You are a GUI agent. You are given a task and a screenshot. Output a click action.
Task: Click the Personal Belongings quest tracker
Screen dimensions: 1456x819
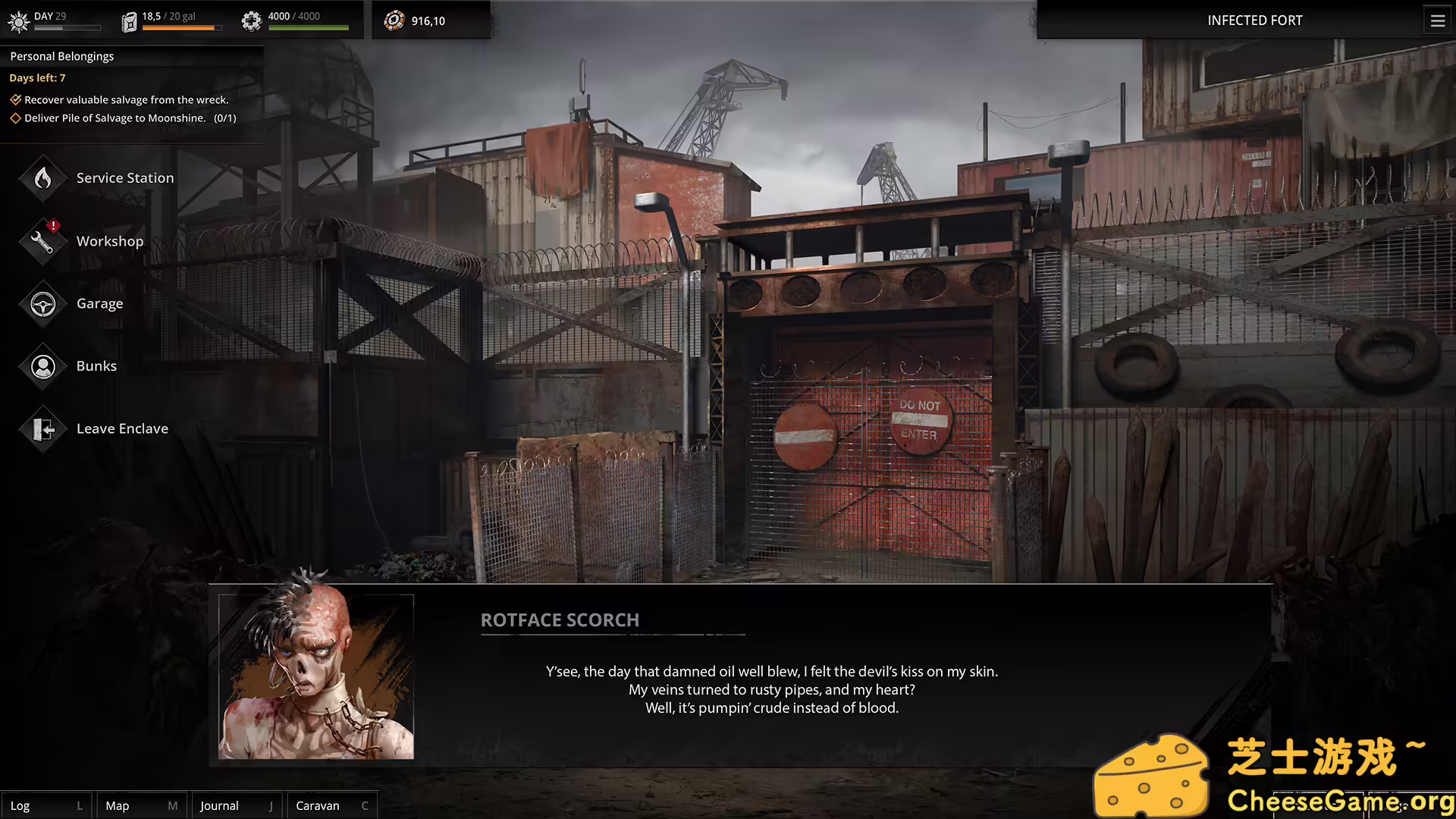(62, 57)
